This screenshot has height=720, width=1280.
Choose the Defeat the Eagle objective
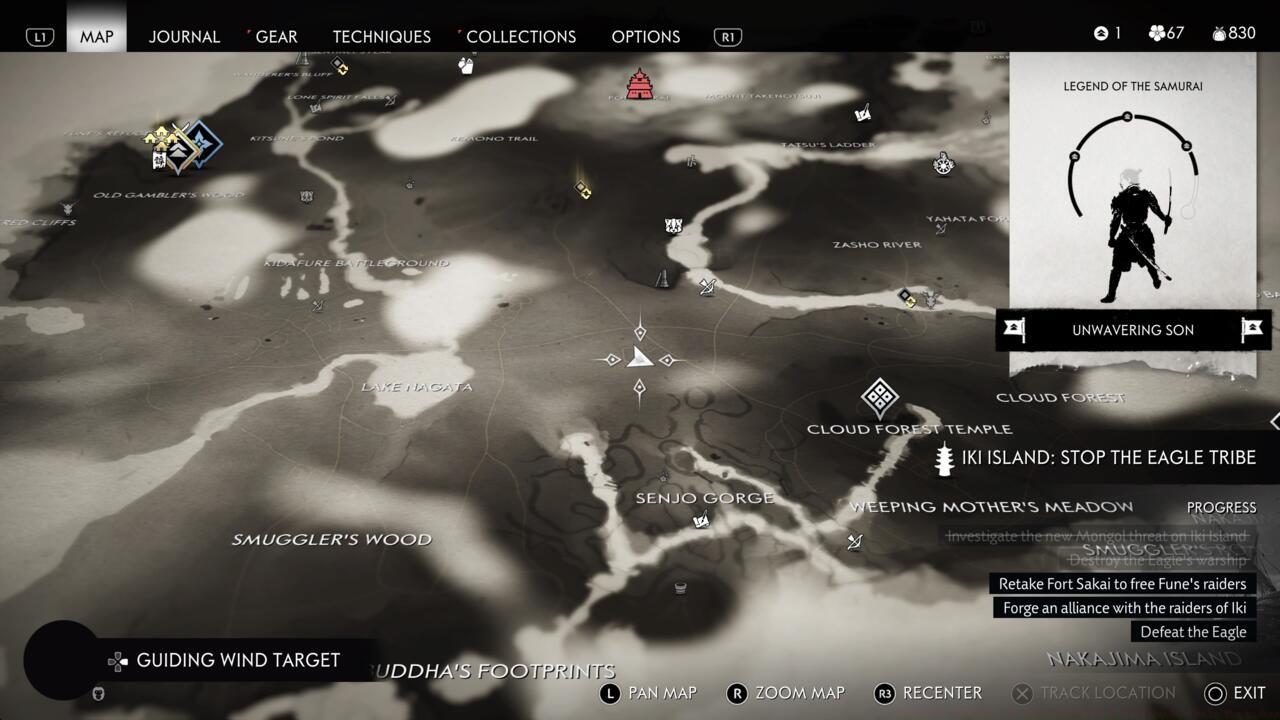(x=1193, y=632)
